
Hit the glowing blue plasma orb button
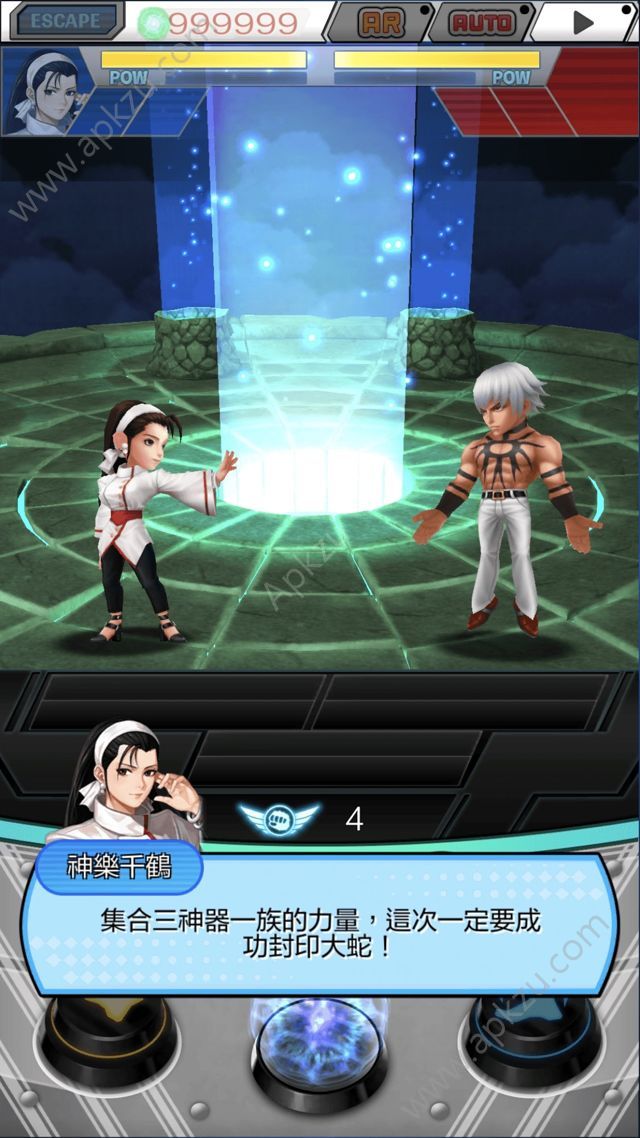click(x=318, y=1050)
